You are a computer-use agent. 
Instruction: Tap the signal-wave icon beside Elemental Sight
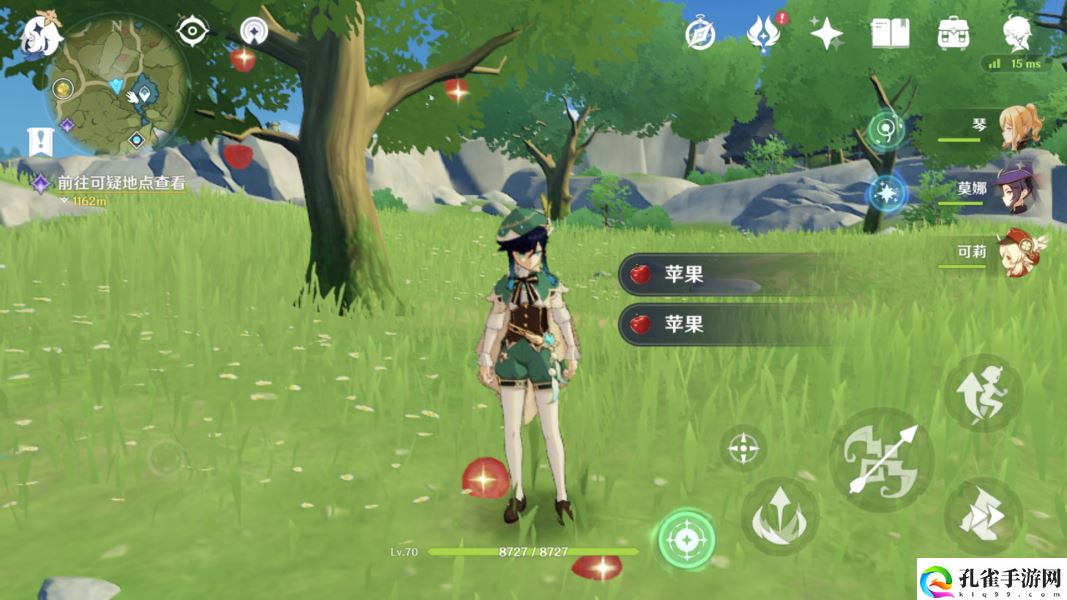point(254,32)
